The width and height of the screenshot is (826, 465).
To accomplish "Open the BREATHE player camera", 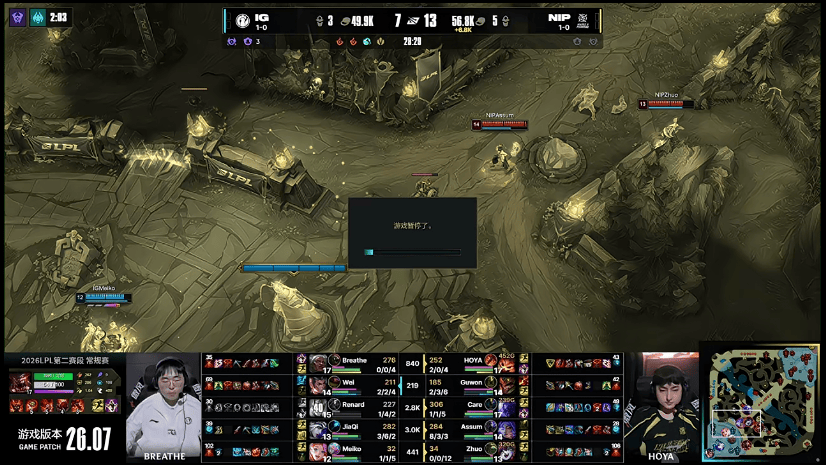I will click(x=163, y=405).
